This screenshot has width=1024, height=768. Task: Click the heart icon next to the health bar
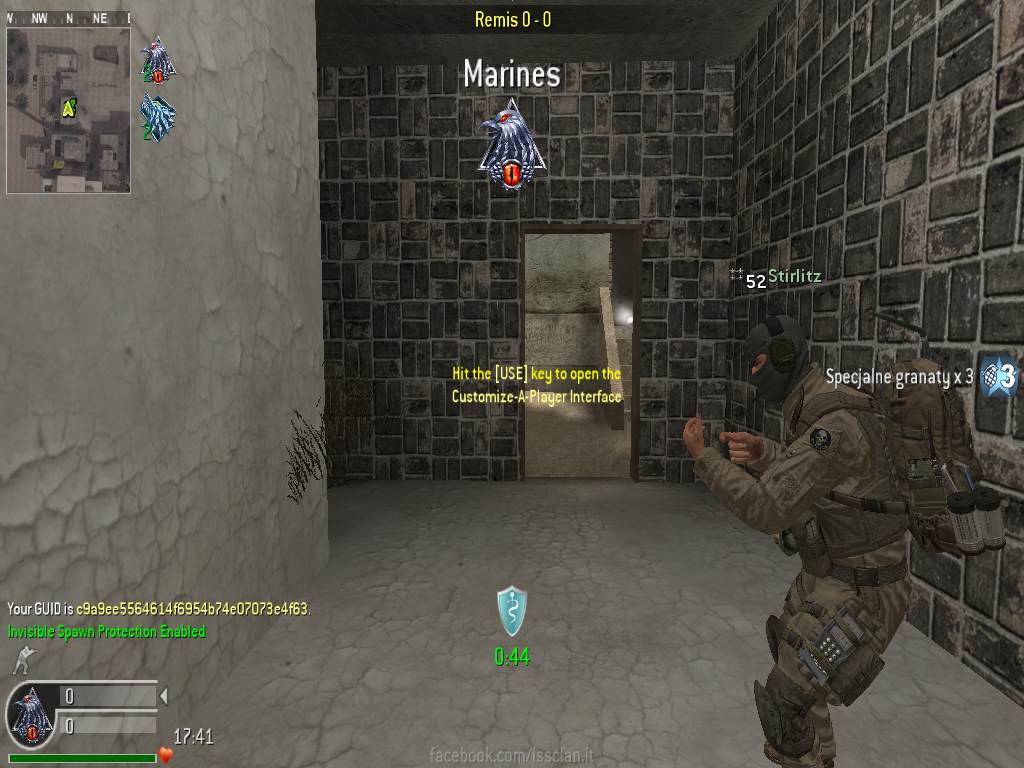[166, 755]
